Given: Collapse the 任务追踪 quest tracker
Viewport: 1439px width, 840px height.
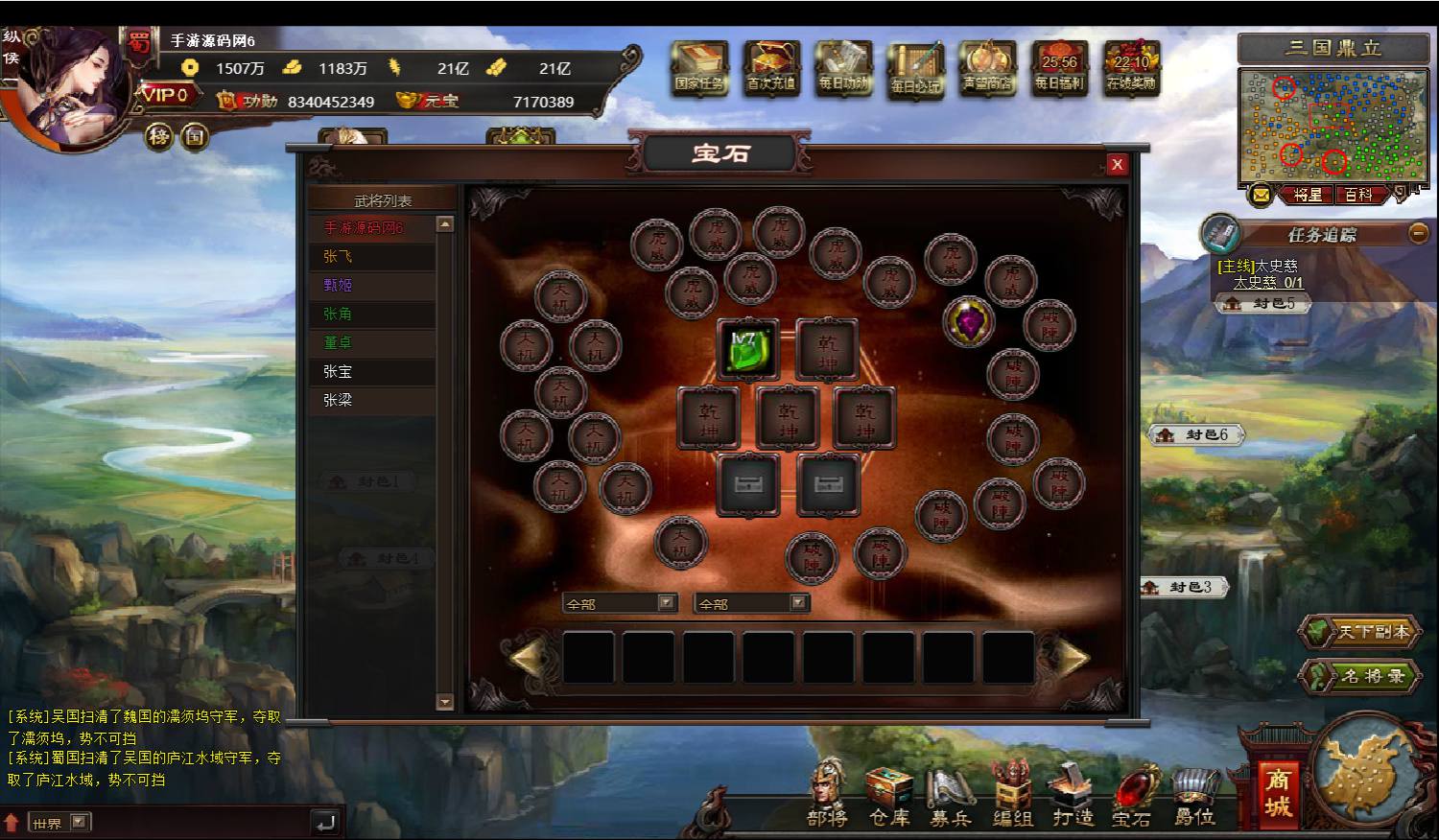Looking at the screenshot, I should [x=1418, y=233].
